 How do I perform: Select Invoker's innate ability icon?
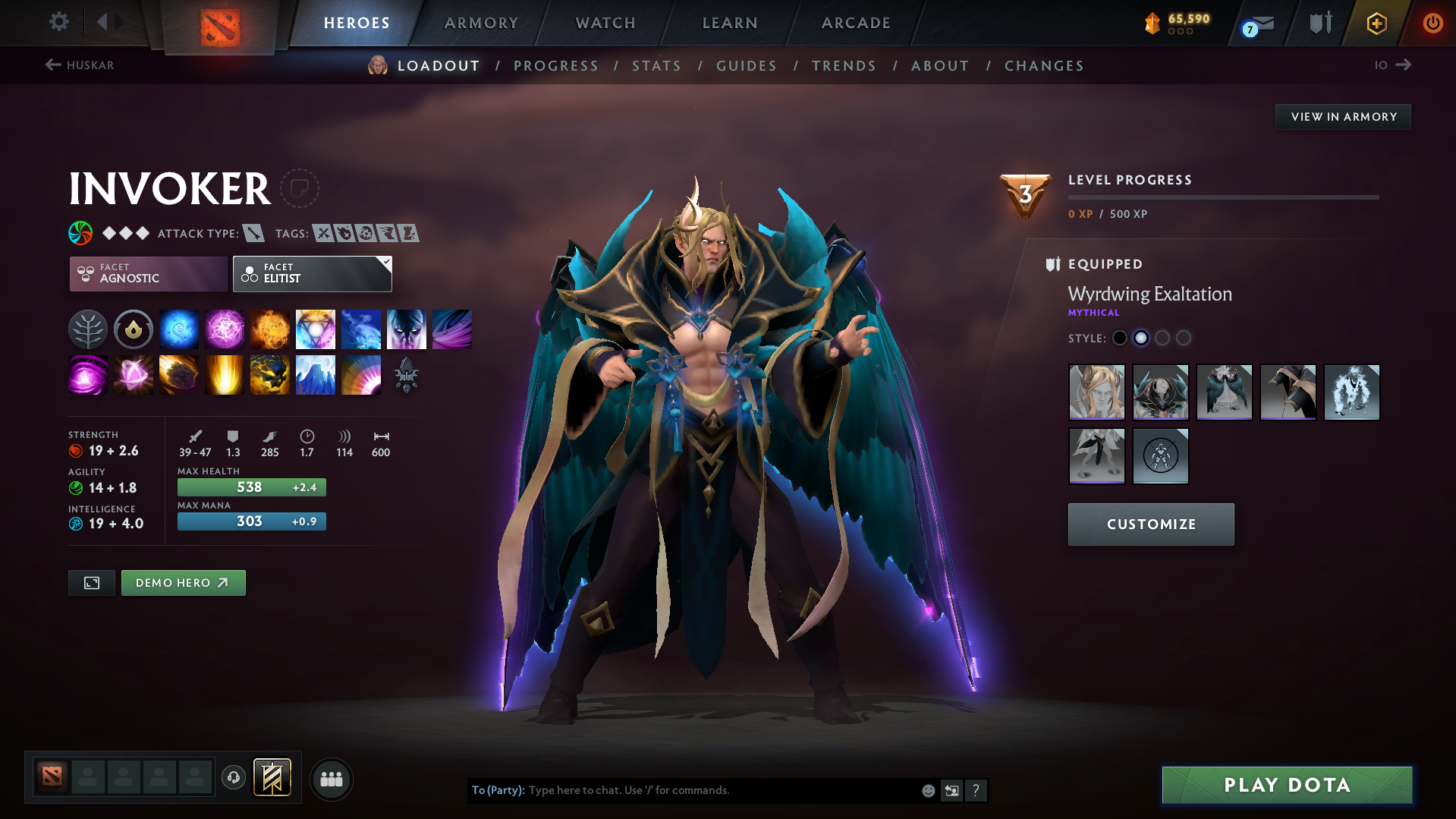[x=88, y=329]
